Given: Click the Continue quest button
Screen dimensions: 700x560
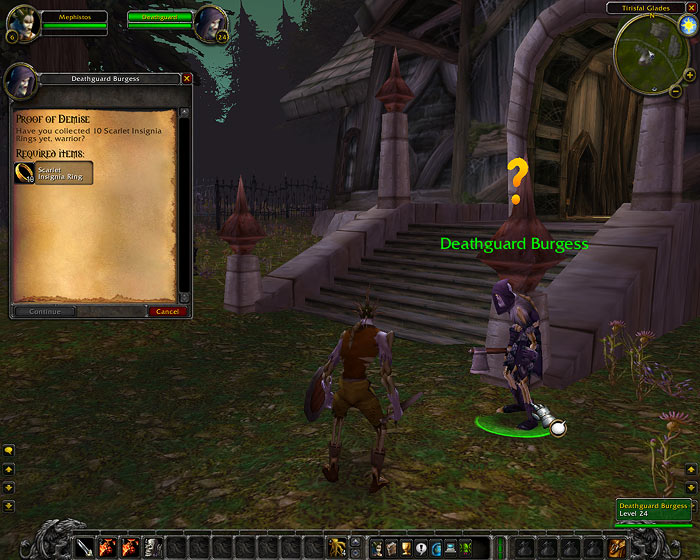Looking at the screenshot, I should [45, 311].
